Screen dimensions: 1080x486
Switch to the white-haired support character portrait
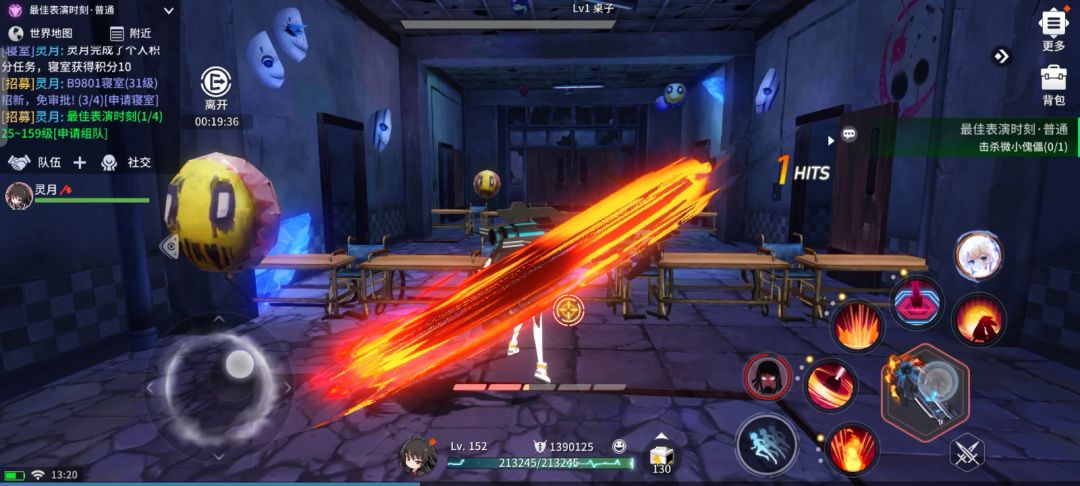coord(978,257)
